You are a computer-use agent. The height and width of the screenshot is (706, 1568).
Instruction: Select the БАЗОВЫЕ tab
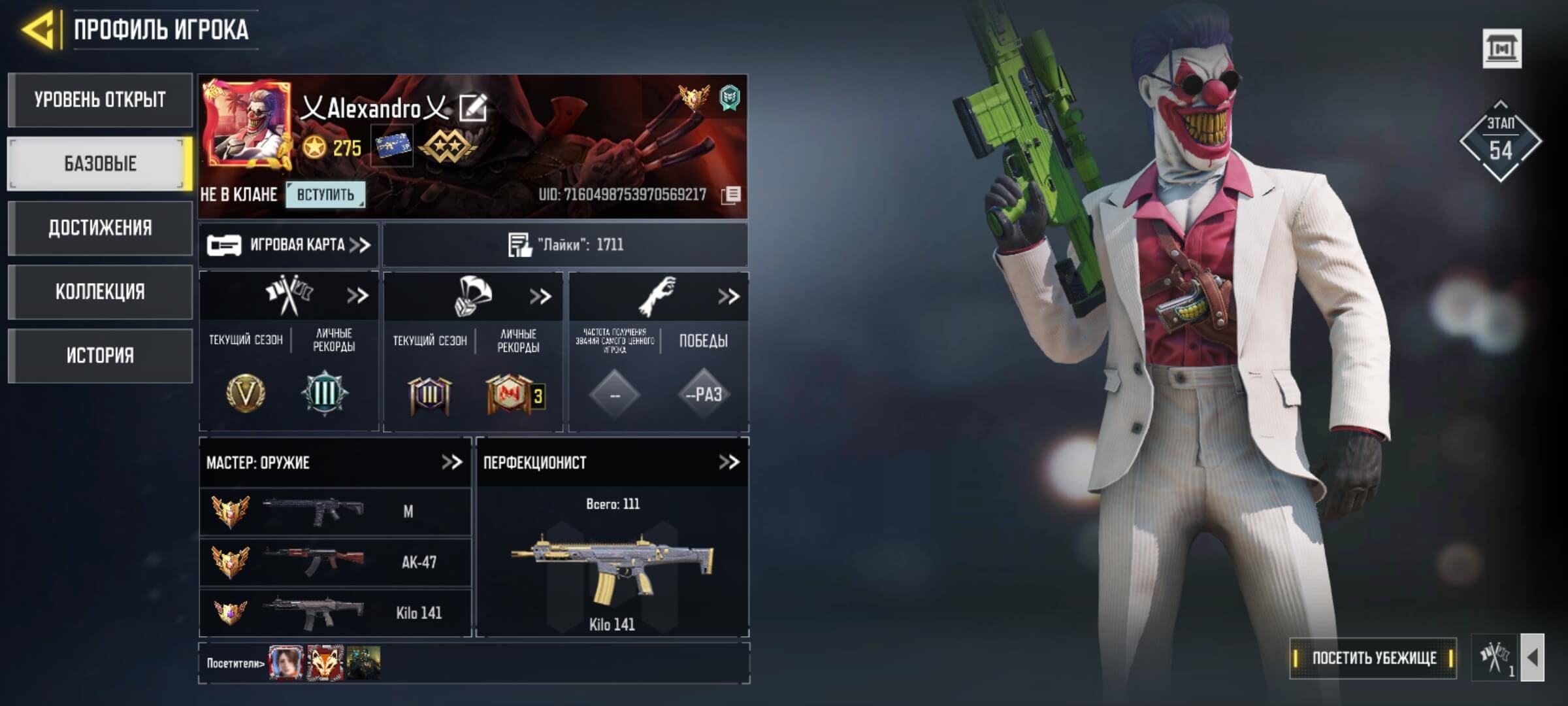100,163
